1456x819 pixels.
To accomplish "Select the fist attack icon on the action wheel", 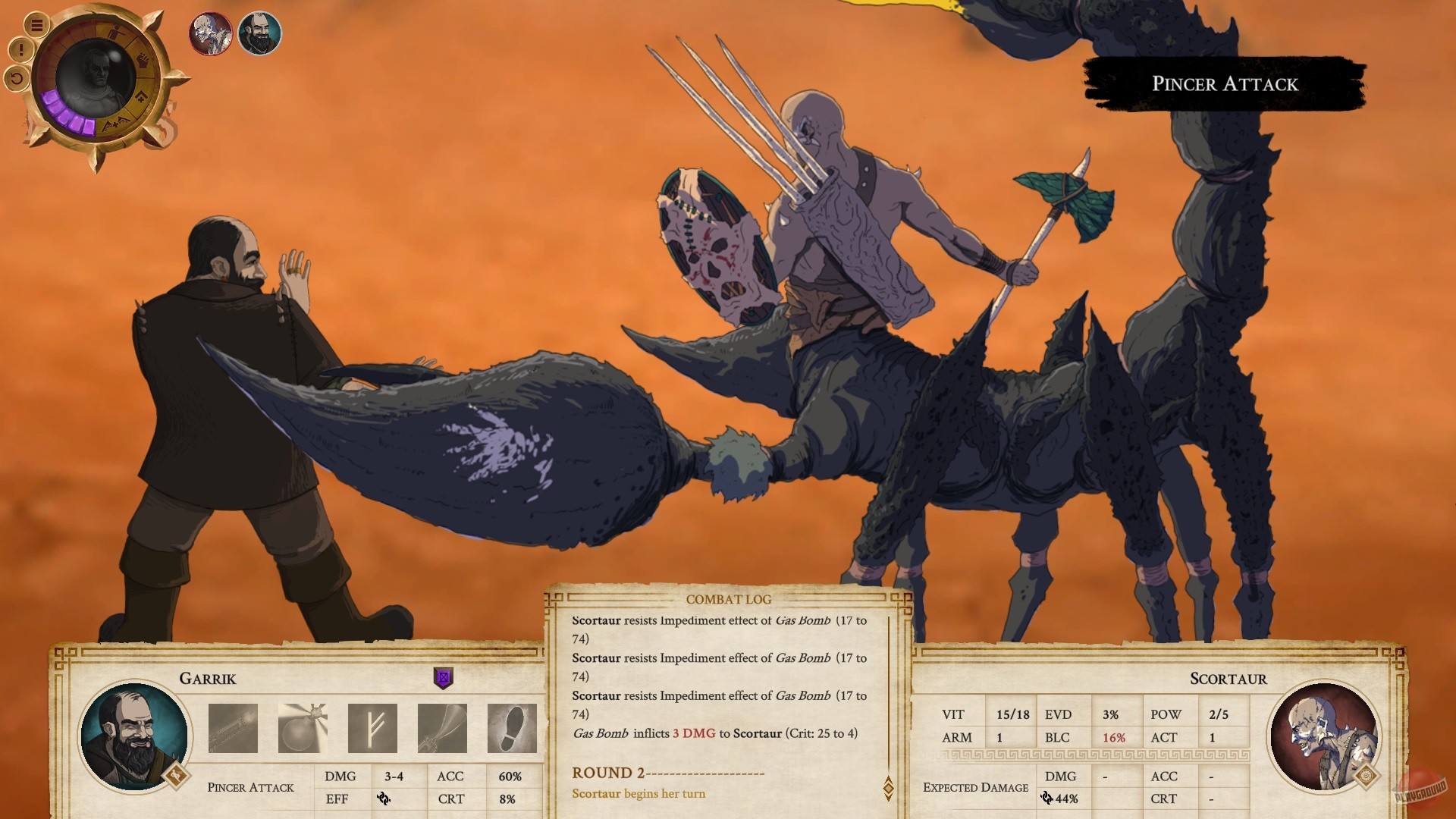I will tap(144, 58).
